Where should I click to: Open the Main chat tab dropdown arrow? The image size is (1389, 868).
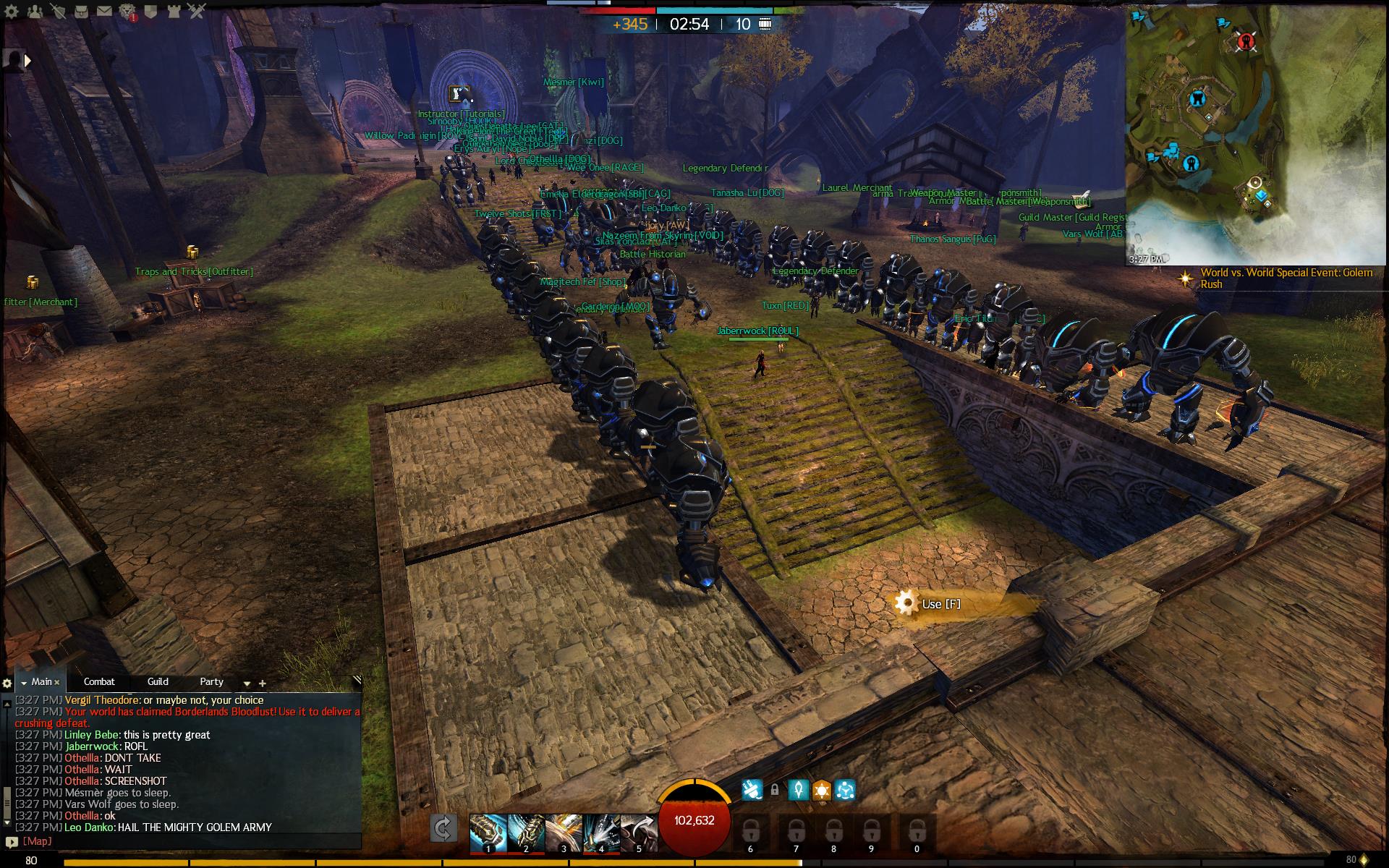tap(24, 683)
